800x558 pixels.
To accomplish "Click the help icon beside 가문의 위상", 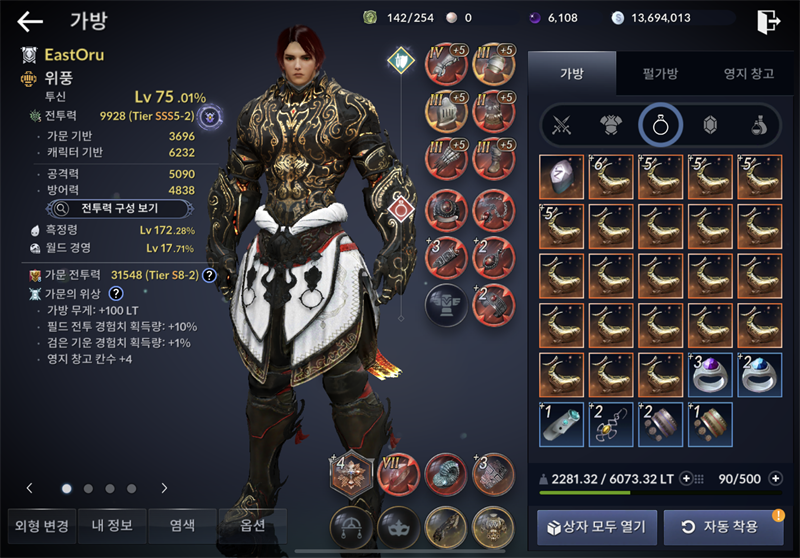I will pos(116,293).
